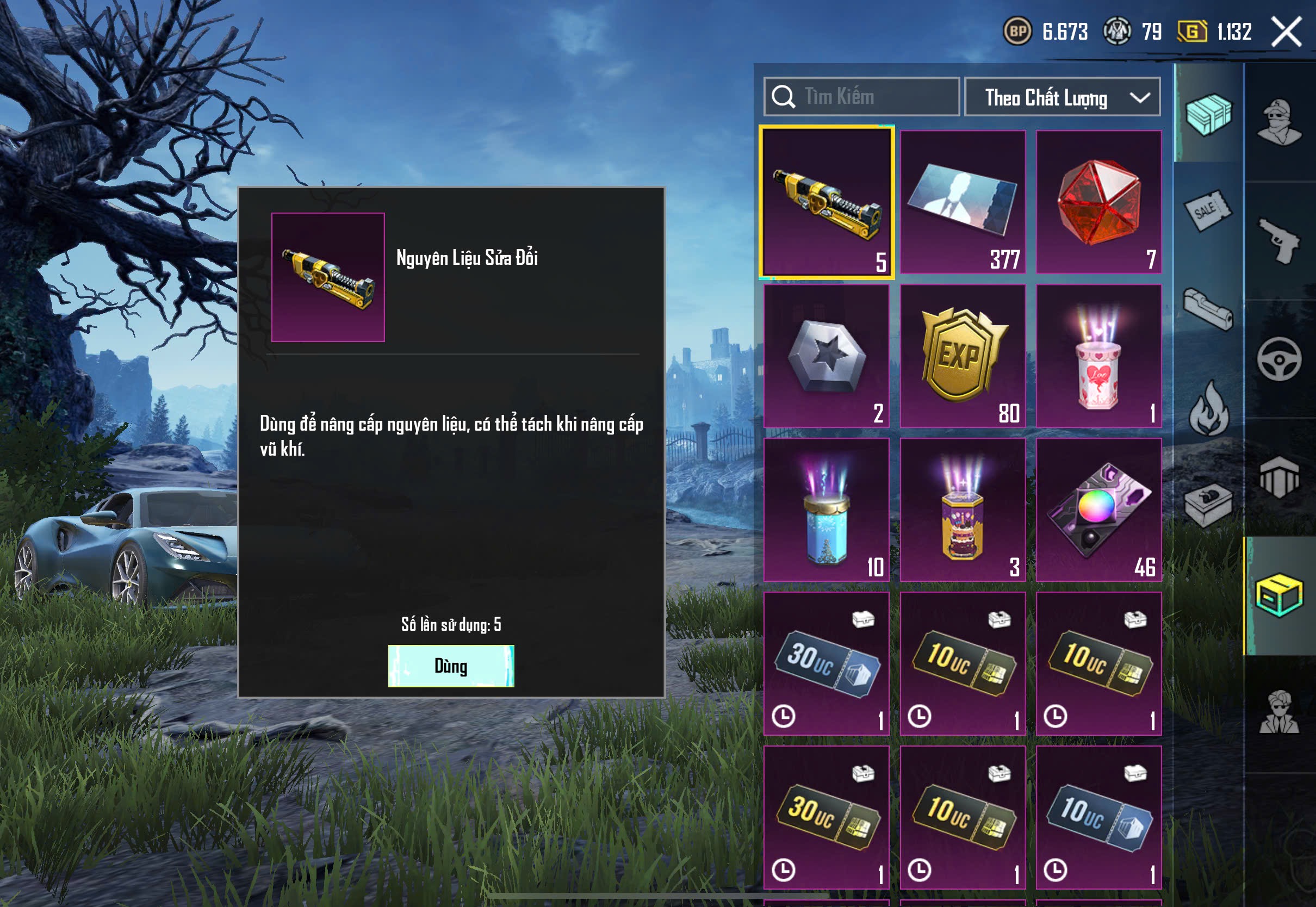Open the steering wheel vehicle tab
This screenshot has height=907, width=1316.
click(1279, 359)
